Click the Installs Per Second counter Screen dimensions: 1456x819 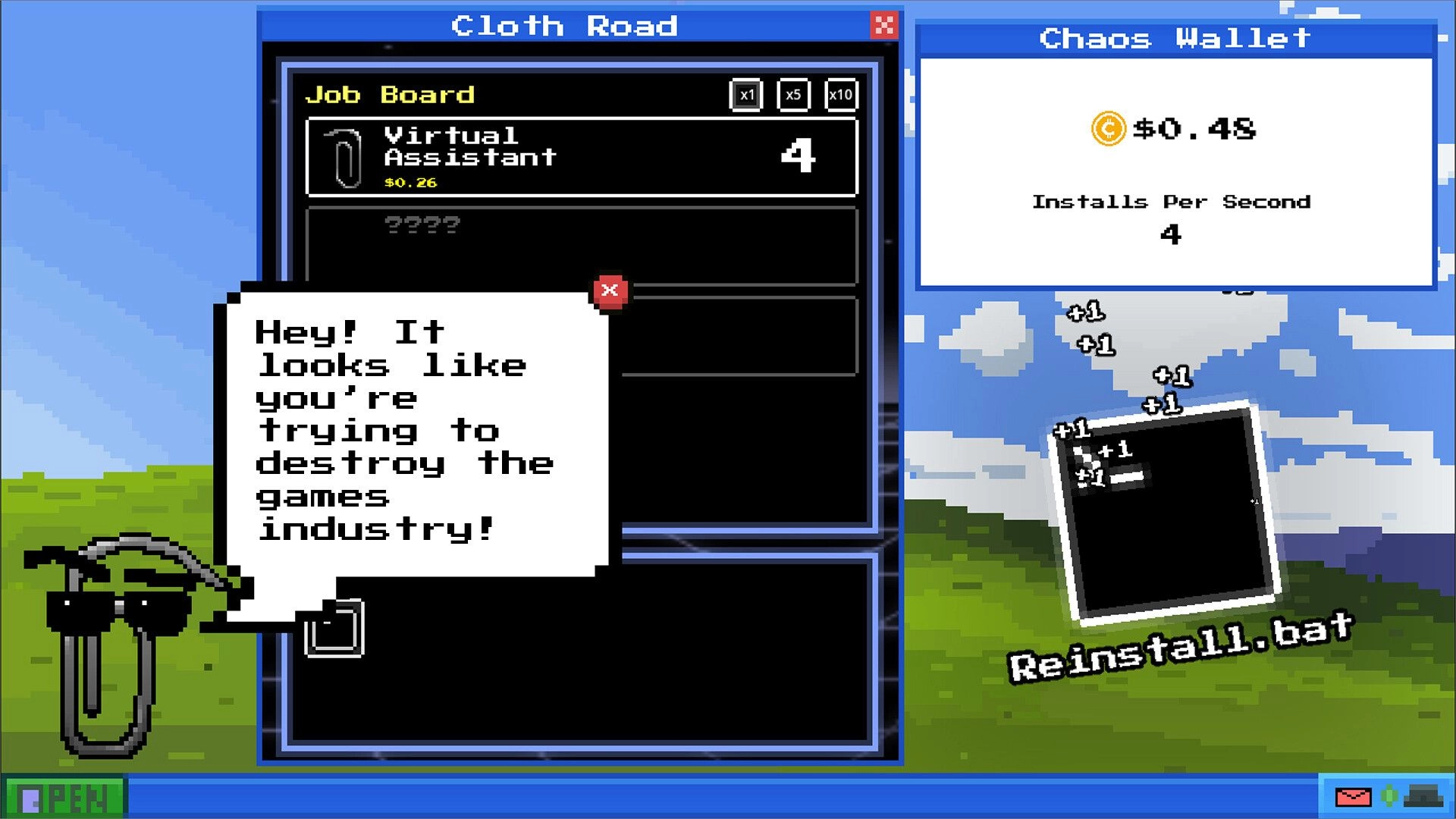1172,216
